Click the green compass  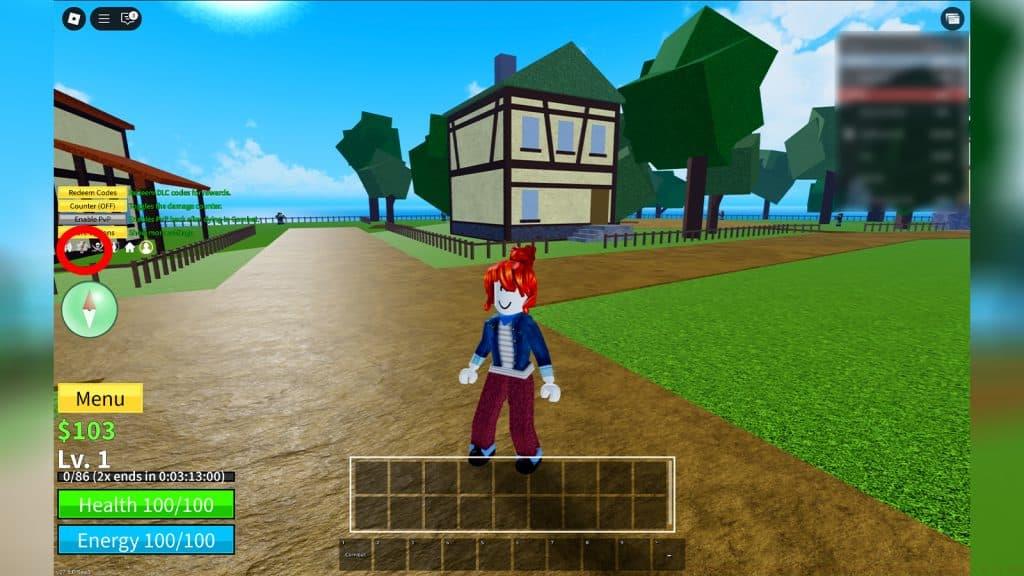(x=90, y=309)
